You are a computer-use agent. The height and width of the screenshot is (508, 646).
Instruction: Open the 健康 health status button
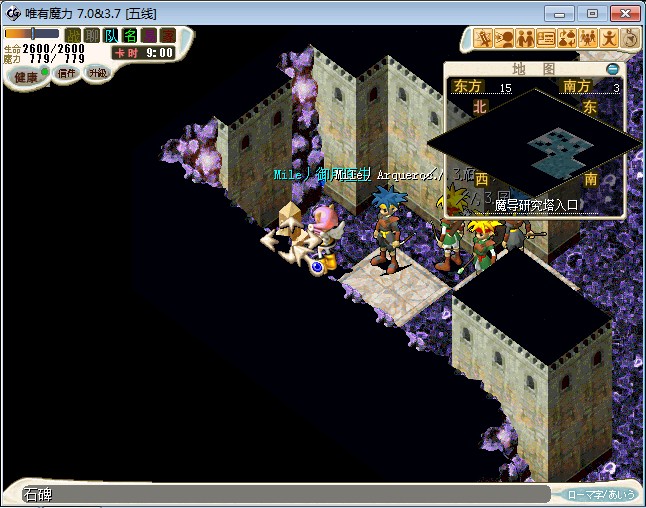click(x=27, y=76)
